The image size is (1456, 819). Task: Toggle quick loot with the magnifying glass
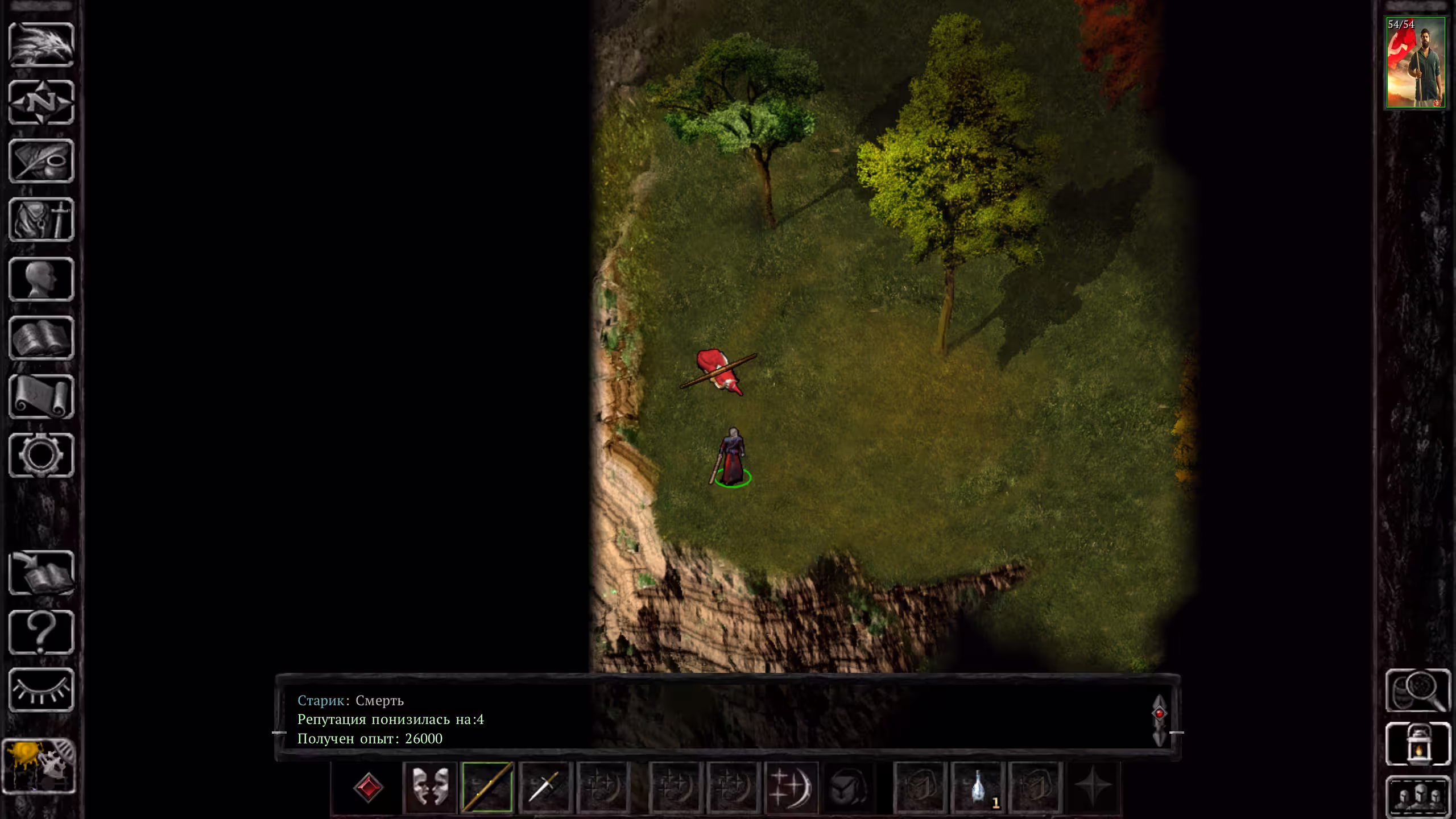coord(1417,691)
